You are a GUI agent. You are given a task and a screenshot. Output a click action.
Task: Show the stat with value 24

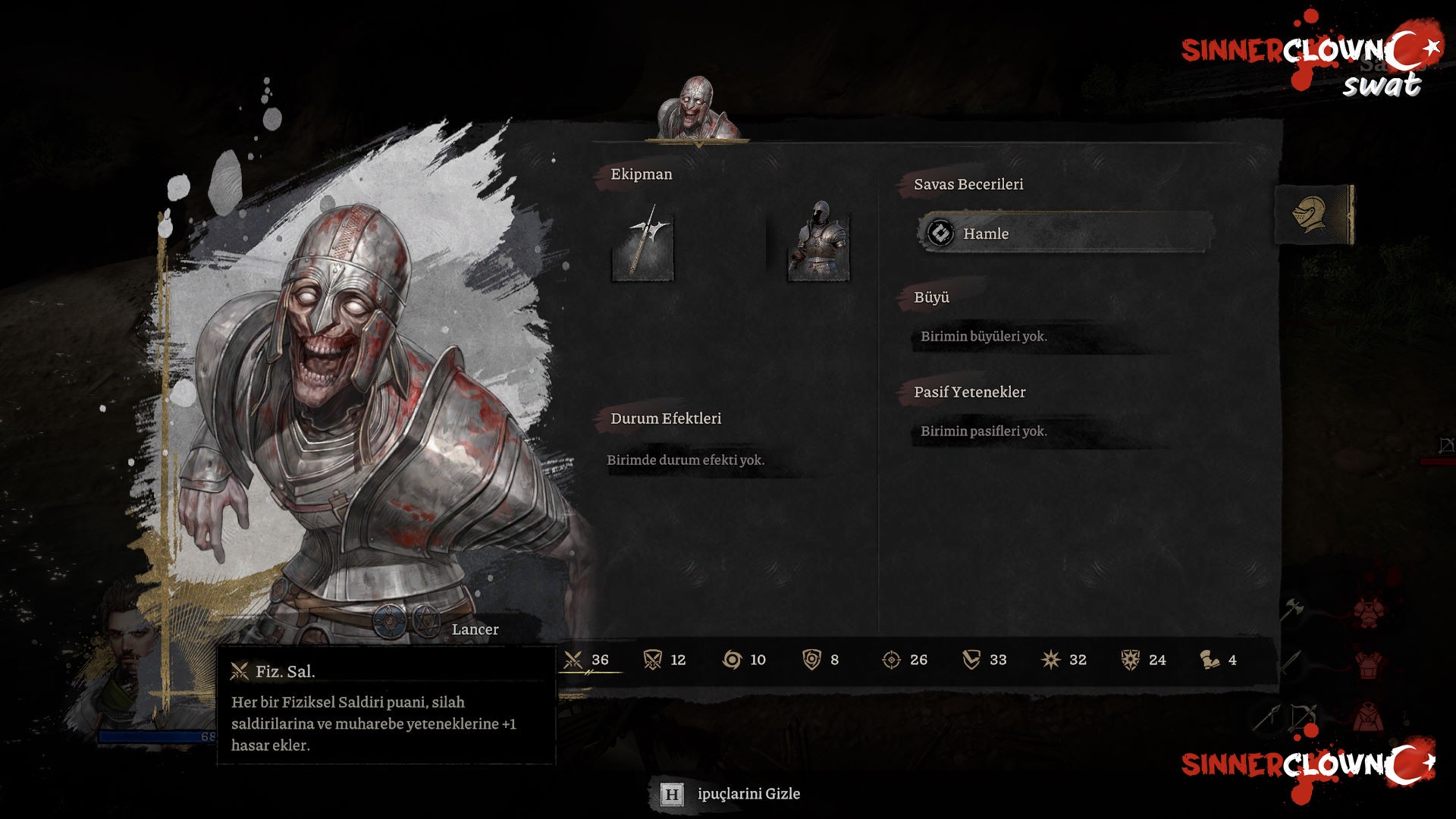[1144, 660]
